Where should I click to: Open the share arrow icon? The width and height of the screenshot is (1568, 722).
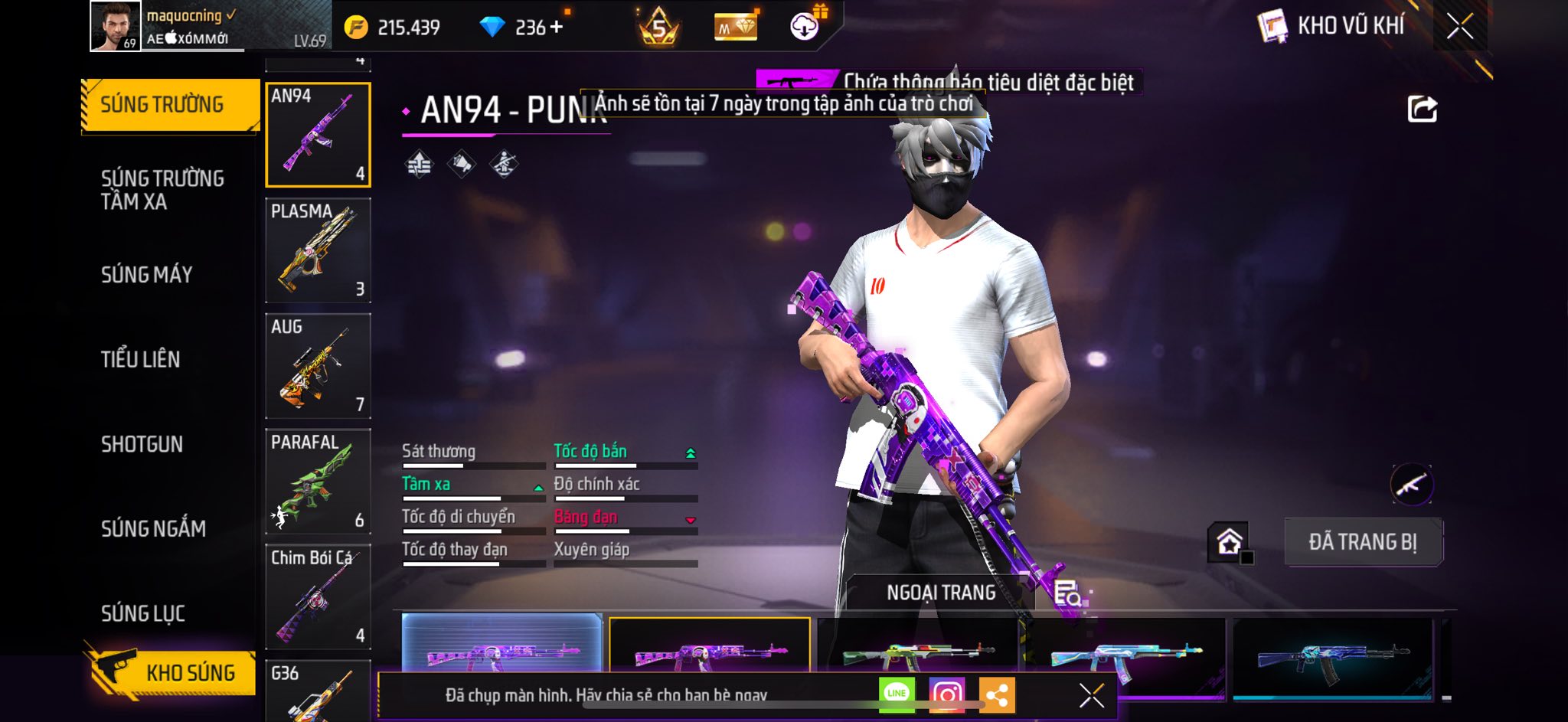click(x=1422, y=109)
